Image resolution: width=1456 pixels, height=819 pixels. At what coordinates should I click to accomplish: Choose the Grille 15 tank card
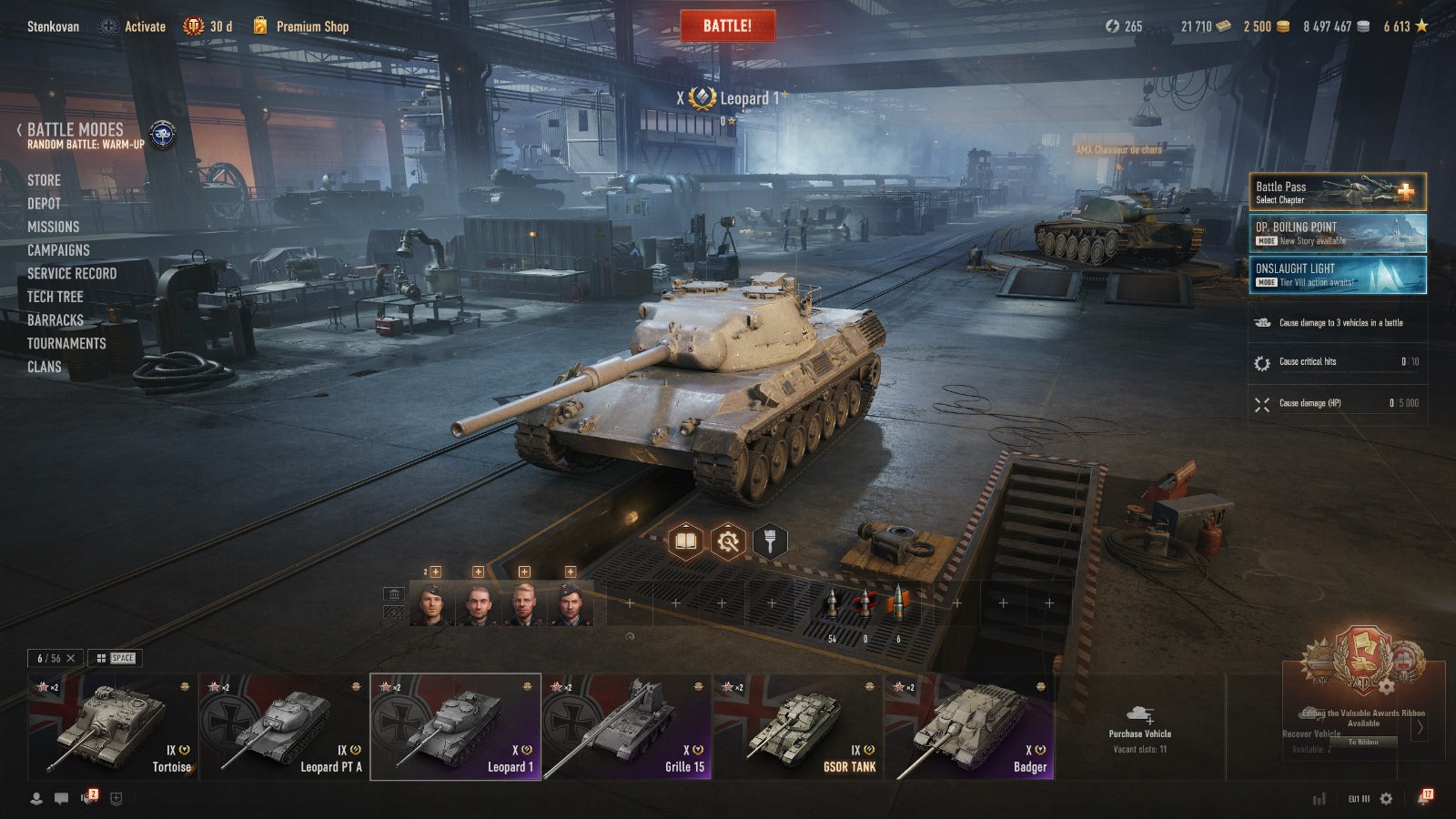pos(626,726)
